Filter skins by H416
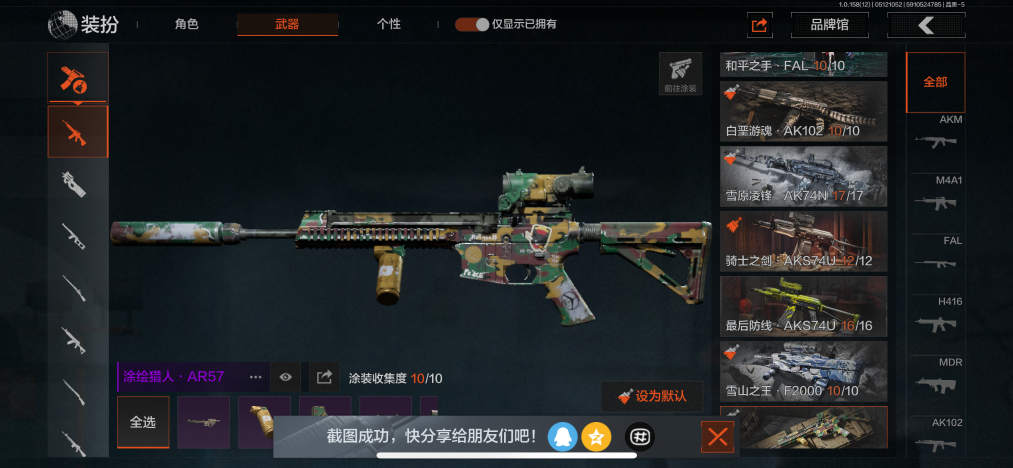The image size is (1013, 468). (936, 317)
